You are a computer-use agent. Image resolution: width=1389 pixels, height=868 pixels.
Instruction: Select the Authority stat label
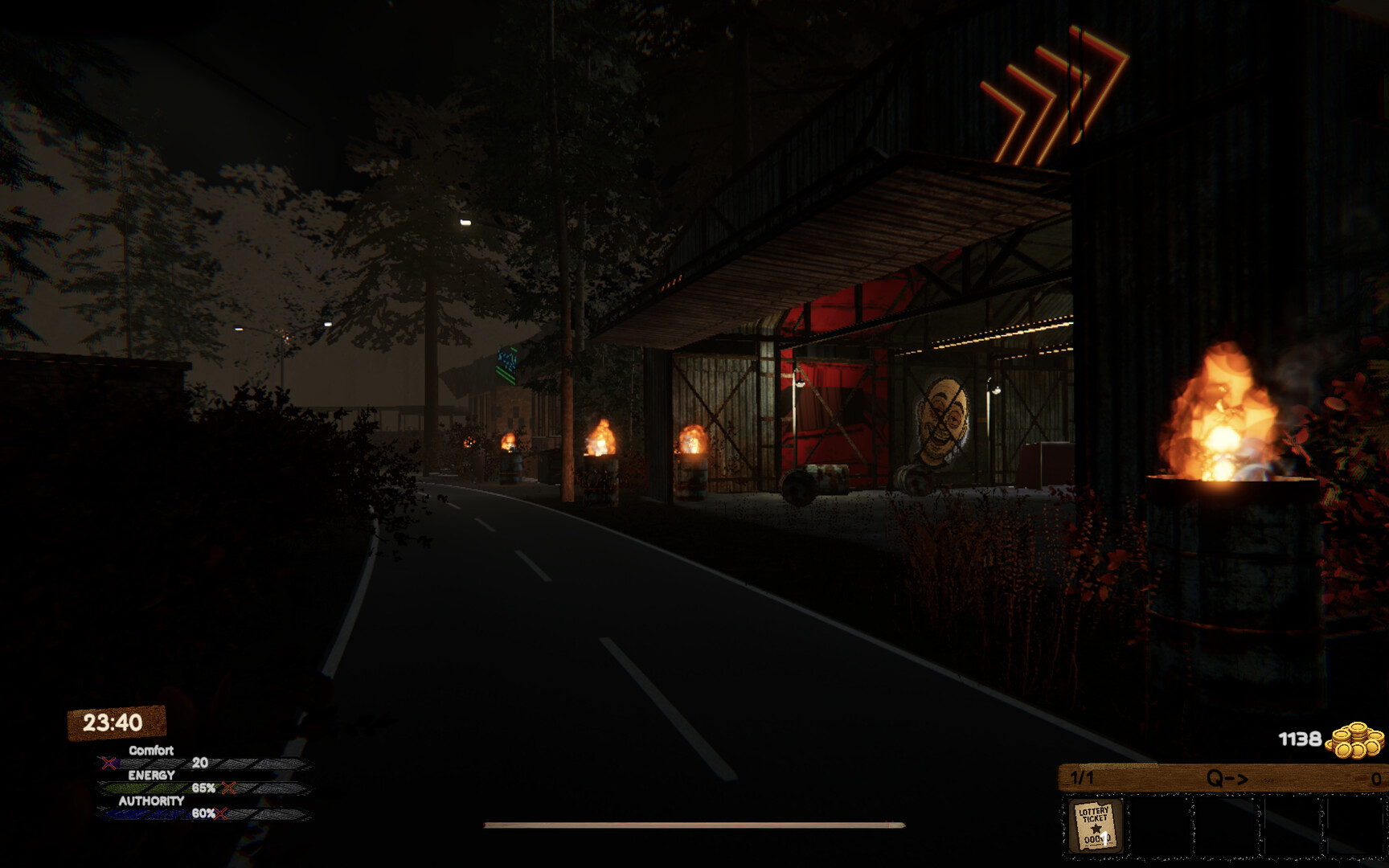[x=152, y=800]
